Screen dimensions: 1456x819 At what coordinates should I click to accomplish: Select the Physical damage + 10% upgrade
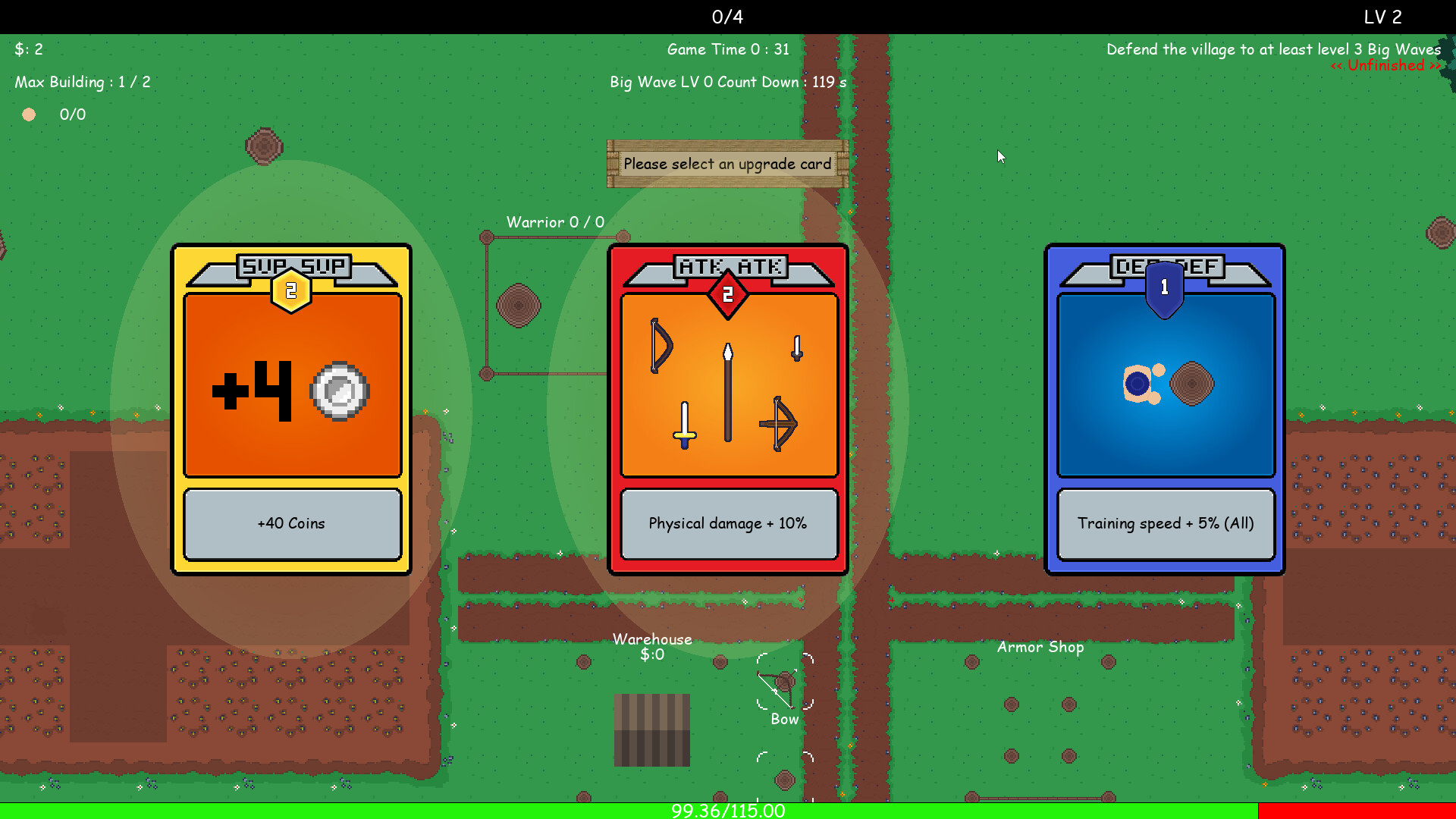[728, 523]
